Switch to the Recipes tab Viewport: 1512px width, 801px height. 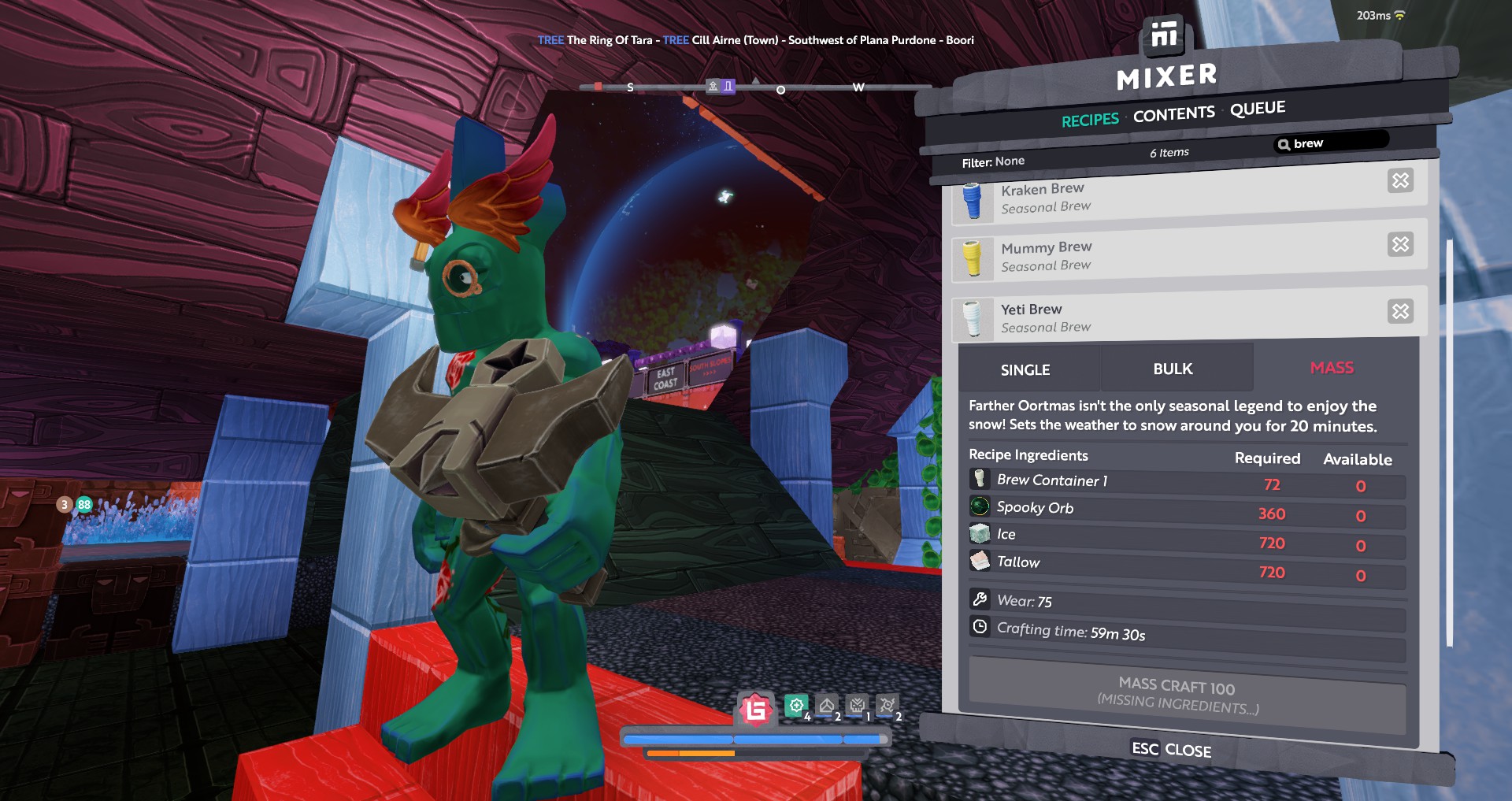click(x=1090, y=120)
